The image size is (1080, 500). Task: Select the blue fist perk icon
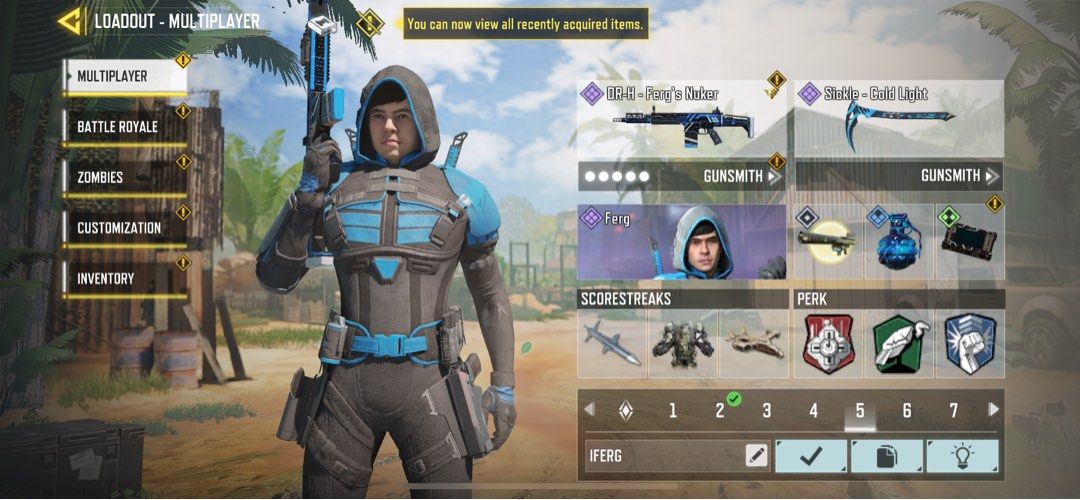969,343
